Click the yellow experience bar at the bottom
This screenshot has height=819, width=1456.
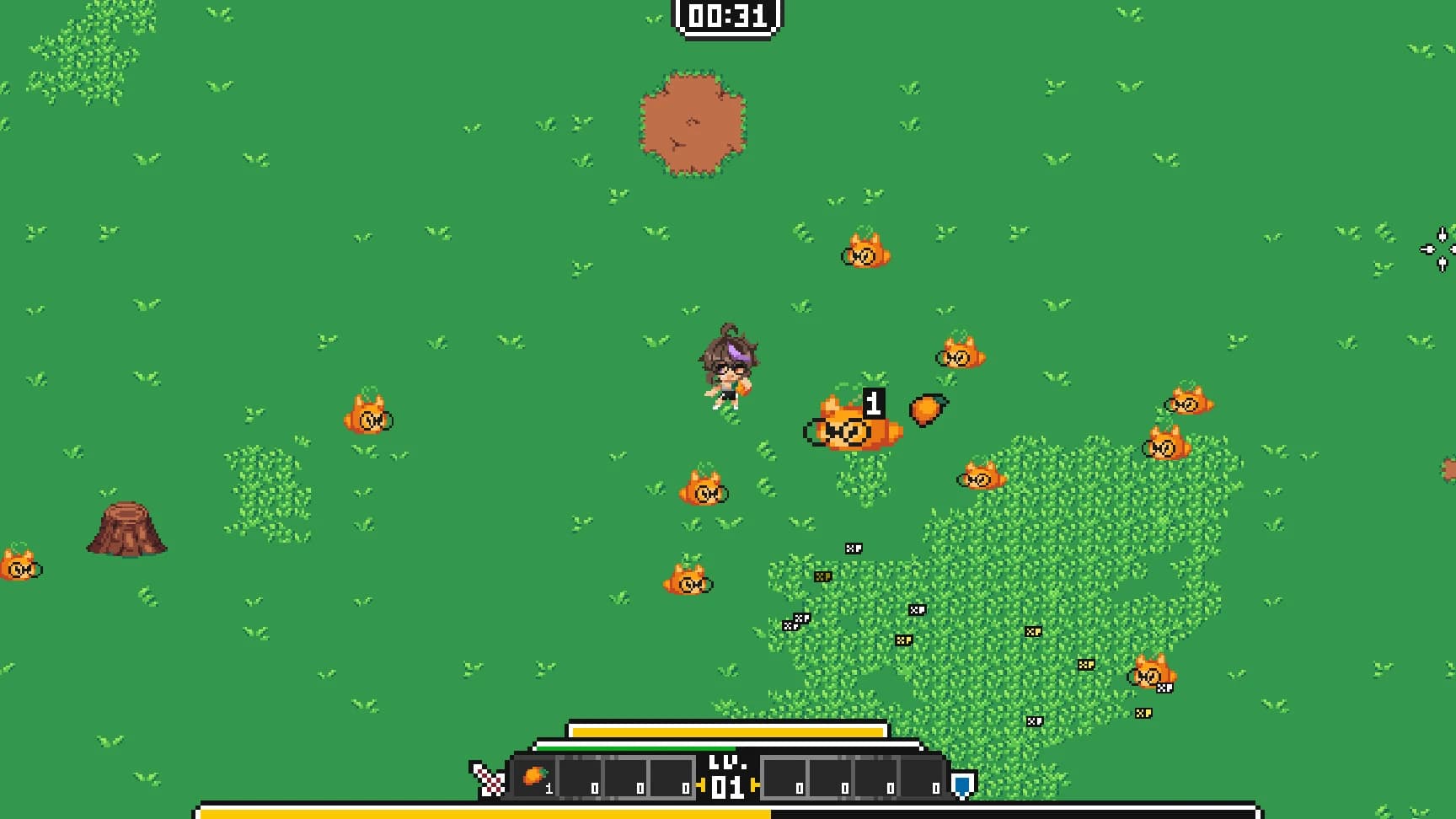click(x=480, y=809)
